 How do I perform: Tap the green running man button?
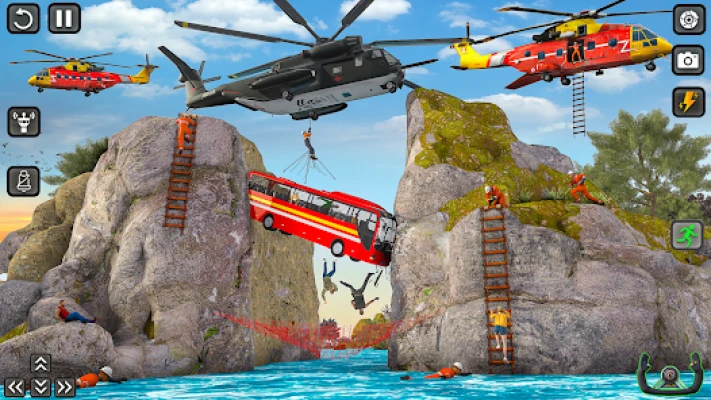[687, 235]
